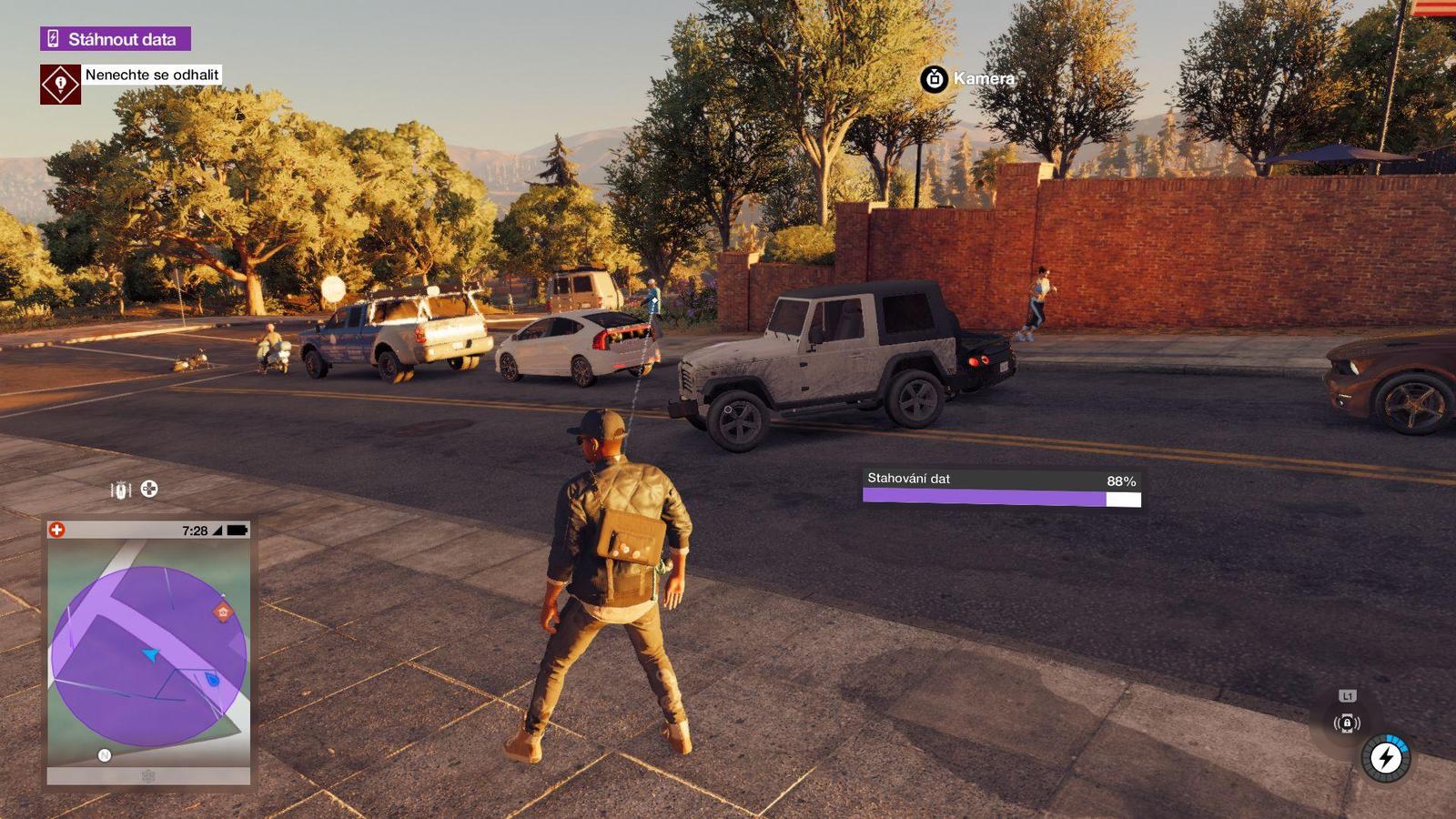Screen dimensions: 1456x819
Task: Click the Nenechte se odhalit warning icon
Action: 60,84
